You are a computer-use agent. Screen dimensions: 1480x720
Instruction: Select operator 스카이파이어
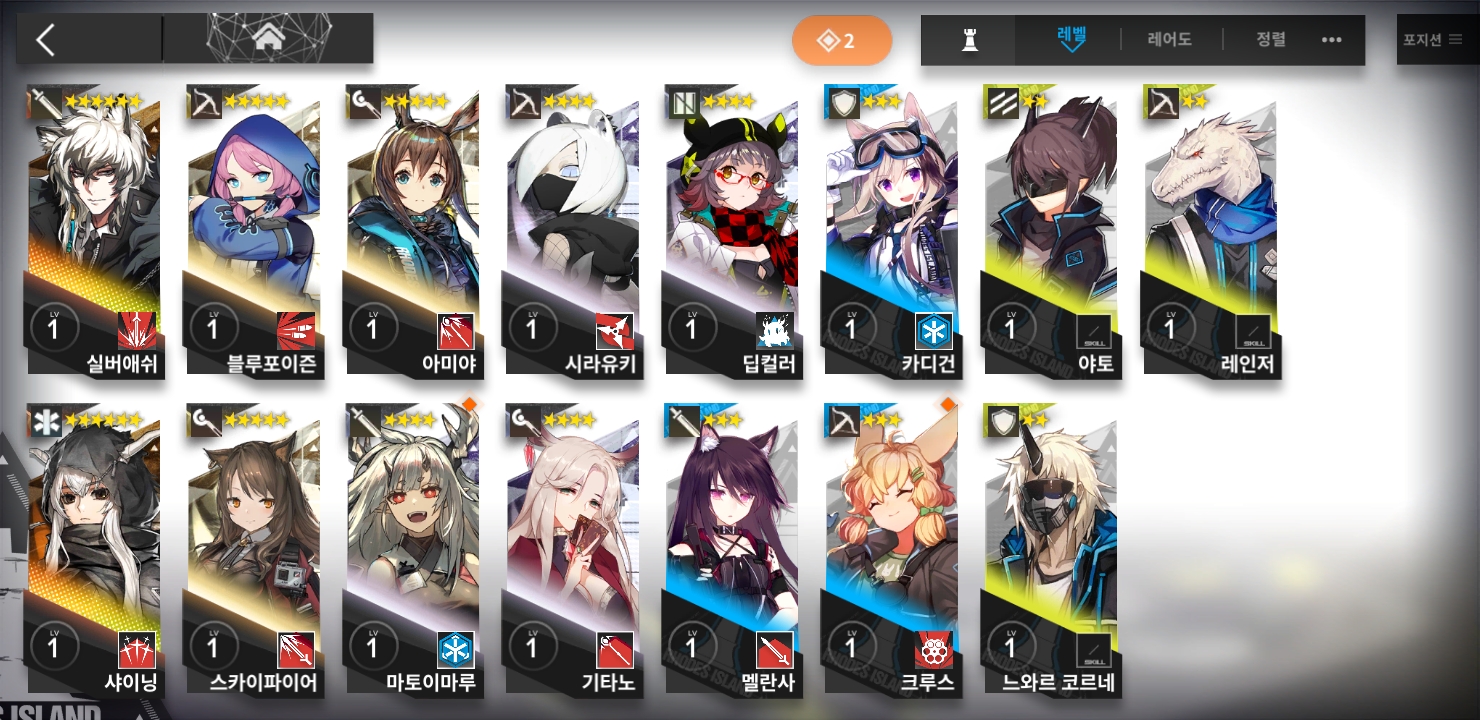point(254,550)
